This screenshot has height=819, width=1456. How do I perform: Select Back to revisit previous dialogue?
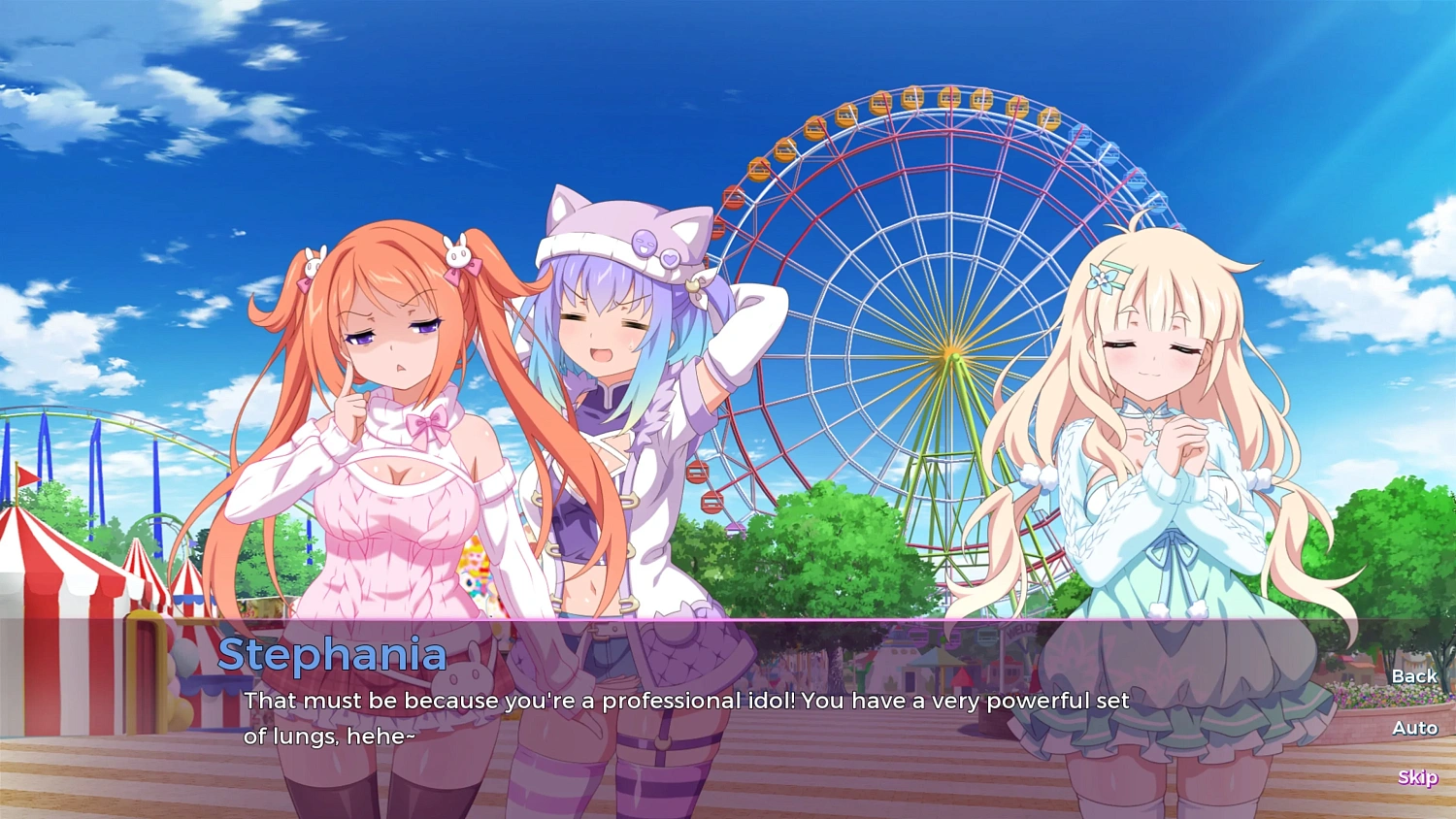[1413, 675]
